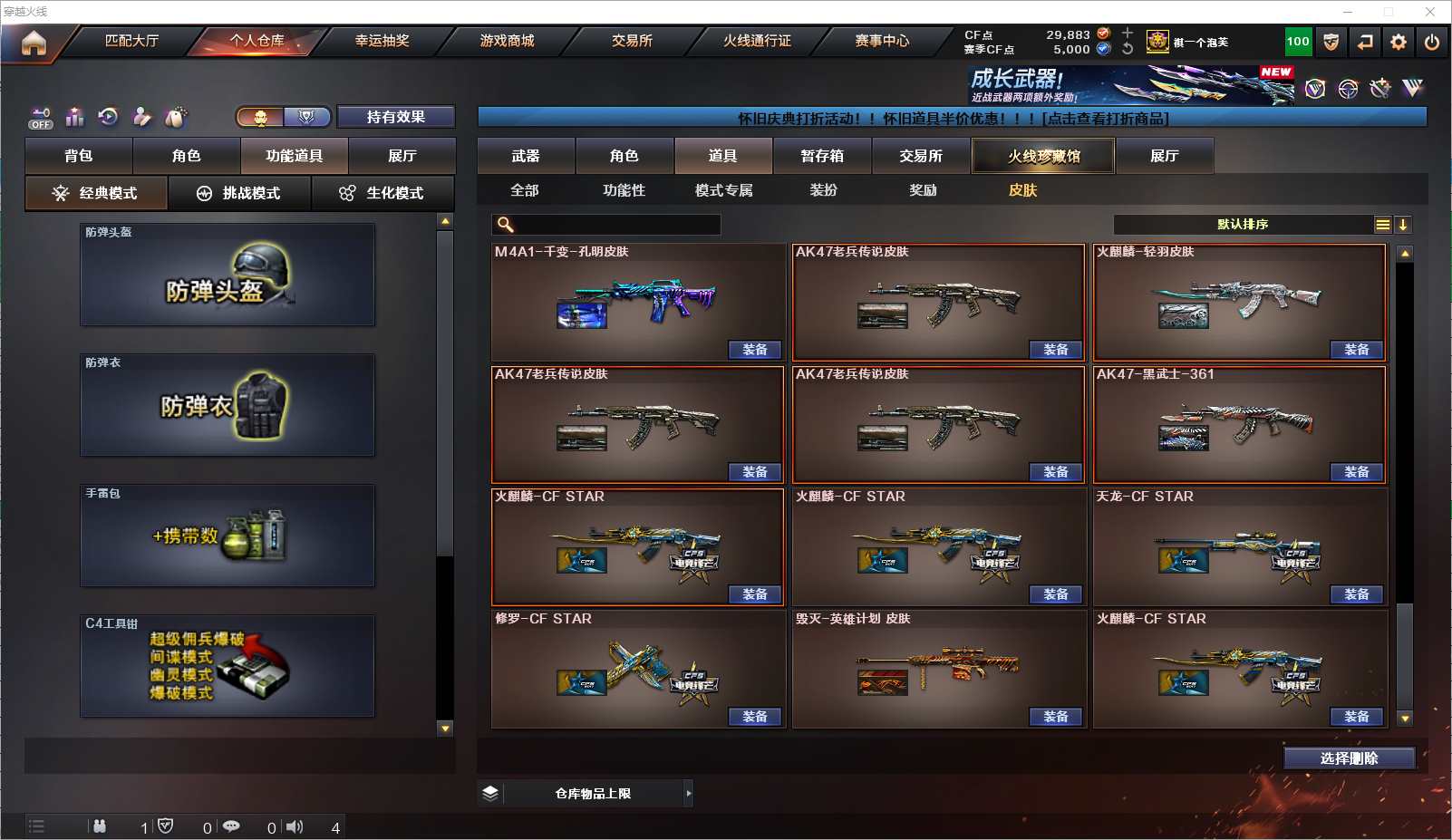This screenshot has height=840, width=1452.
Task: Close the game window
Action: (x=1430, y=12)
